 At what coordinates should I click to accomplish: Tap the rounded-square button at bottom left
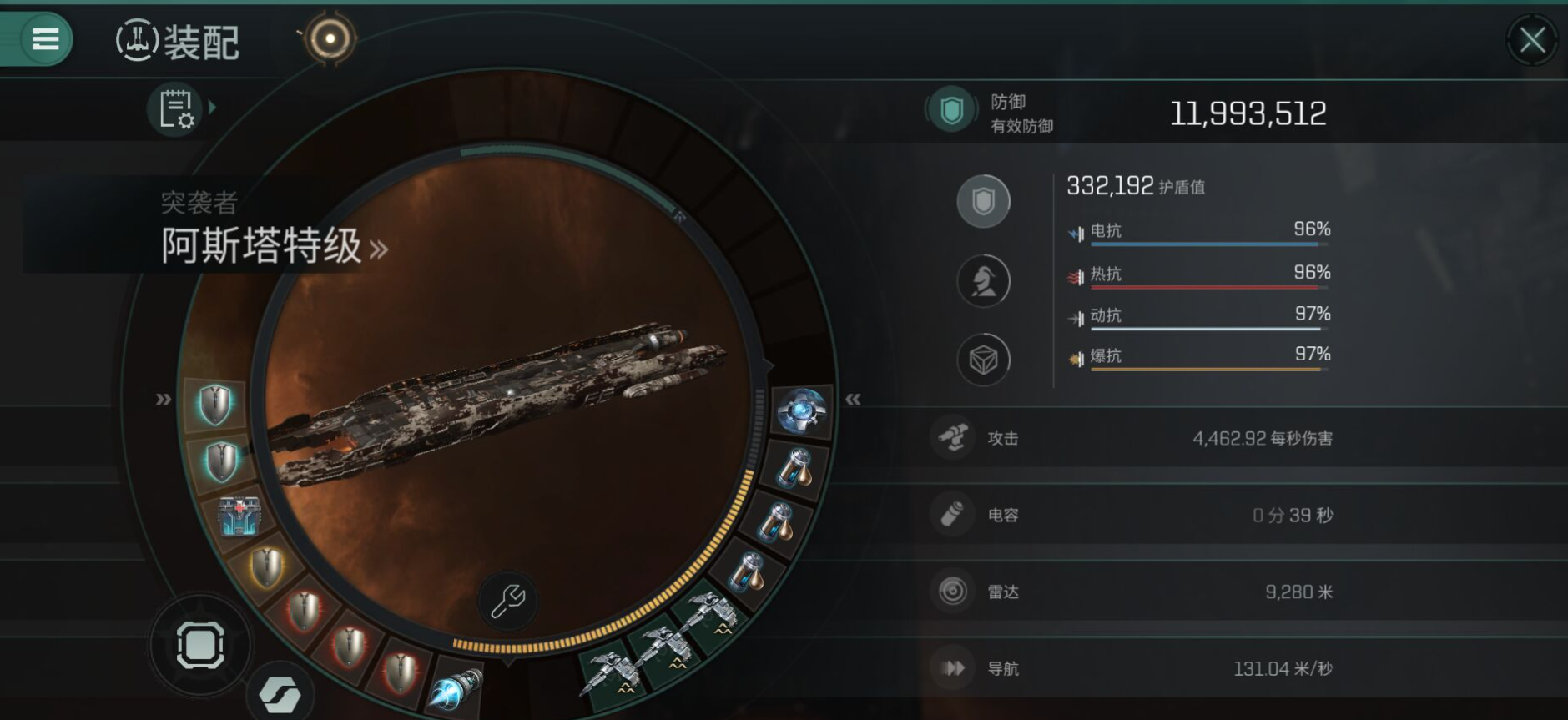[200, 645]
